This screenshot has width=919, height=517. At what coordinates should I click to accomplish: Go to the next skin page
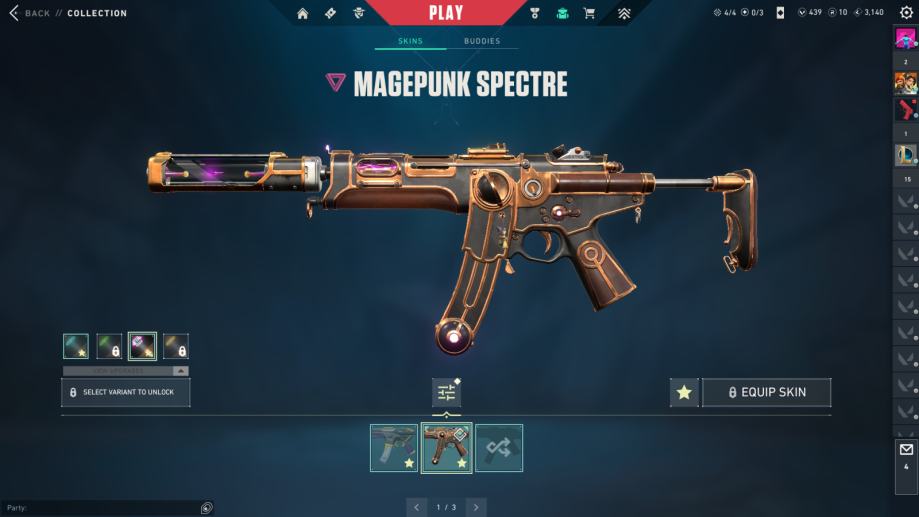coord(476,508)
